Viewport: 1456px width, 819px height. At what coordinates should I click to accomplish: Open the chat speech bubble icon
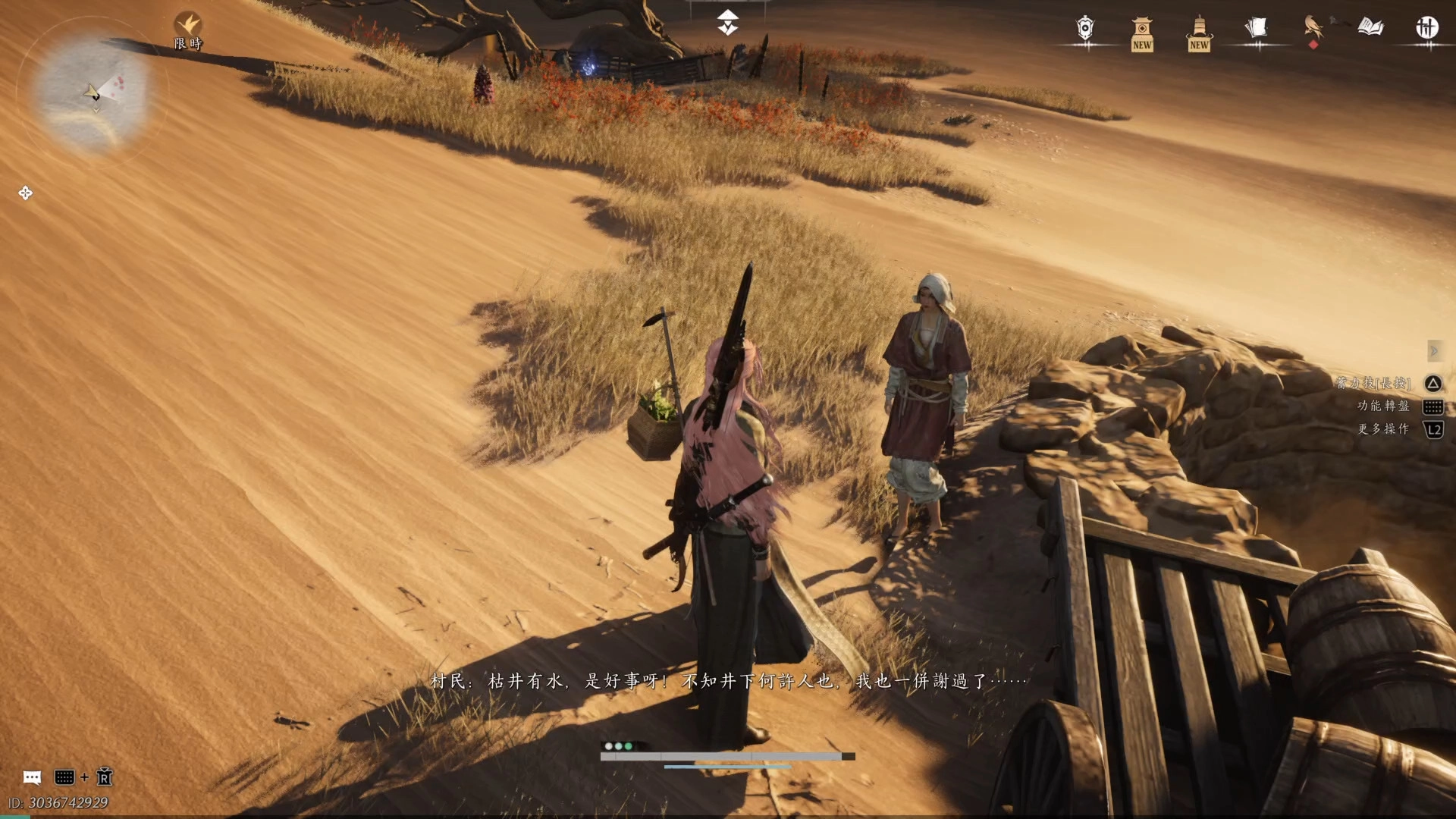coord(32,777)
